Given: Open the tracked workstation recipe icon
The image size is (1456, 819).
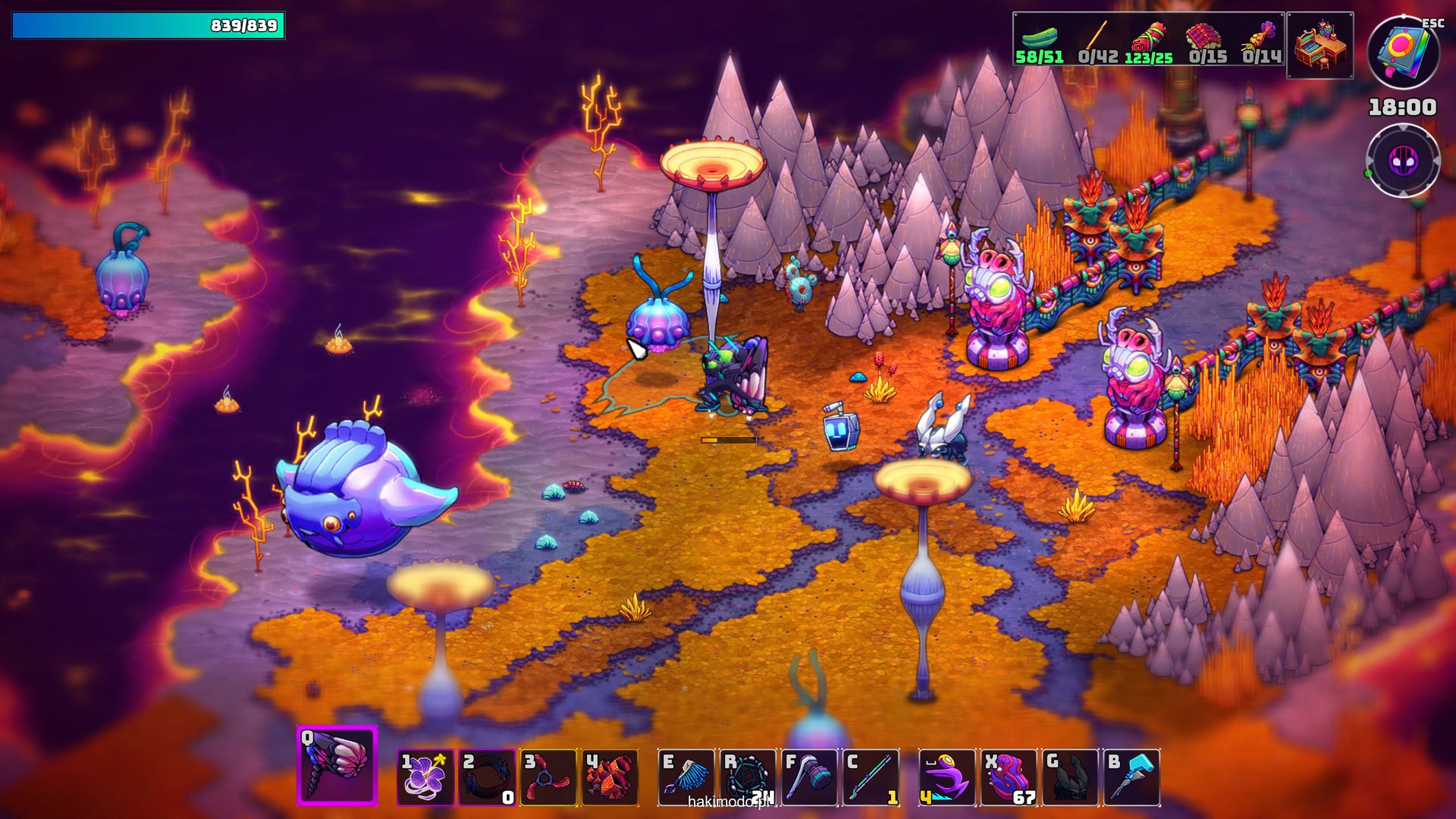Looking at the screenshot, I should [1320, 45].
